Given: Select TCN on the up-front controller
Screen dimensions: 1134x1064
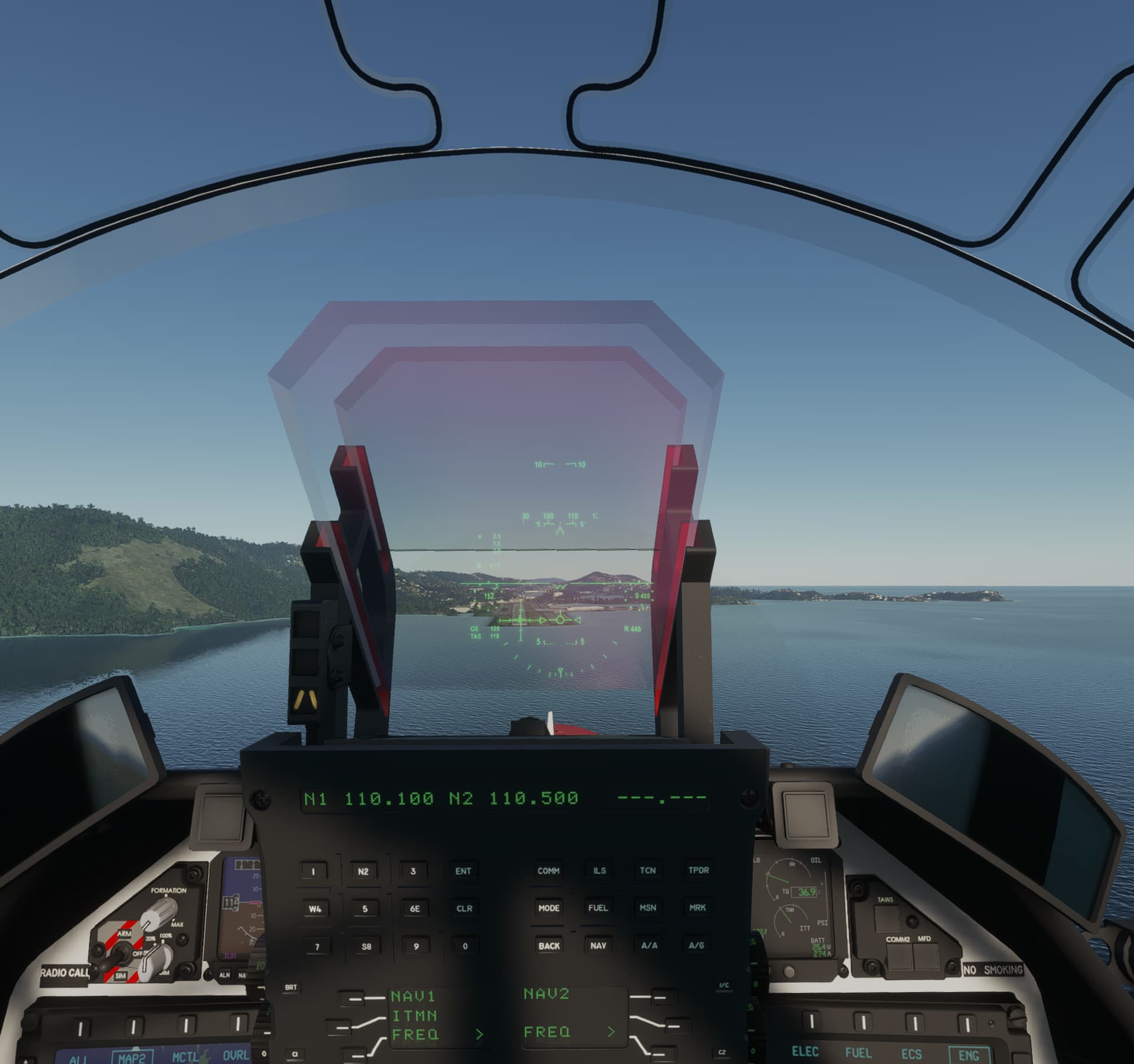Looking at the screenshot, I should point(649,870).
